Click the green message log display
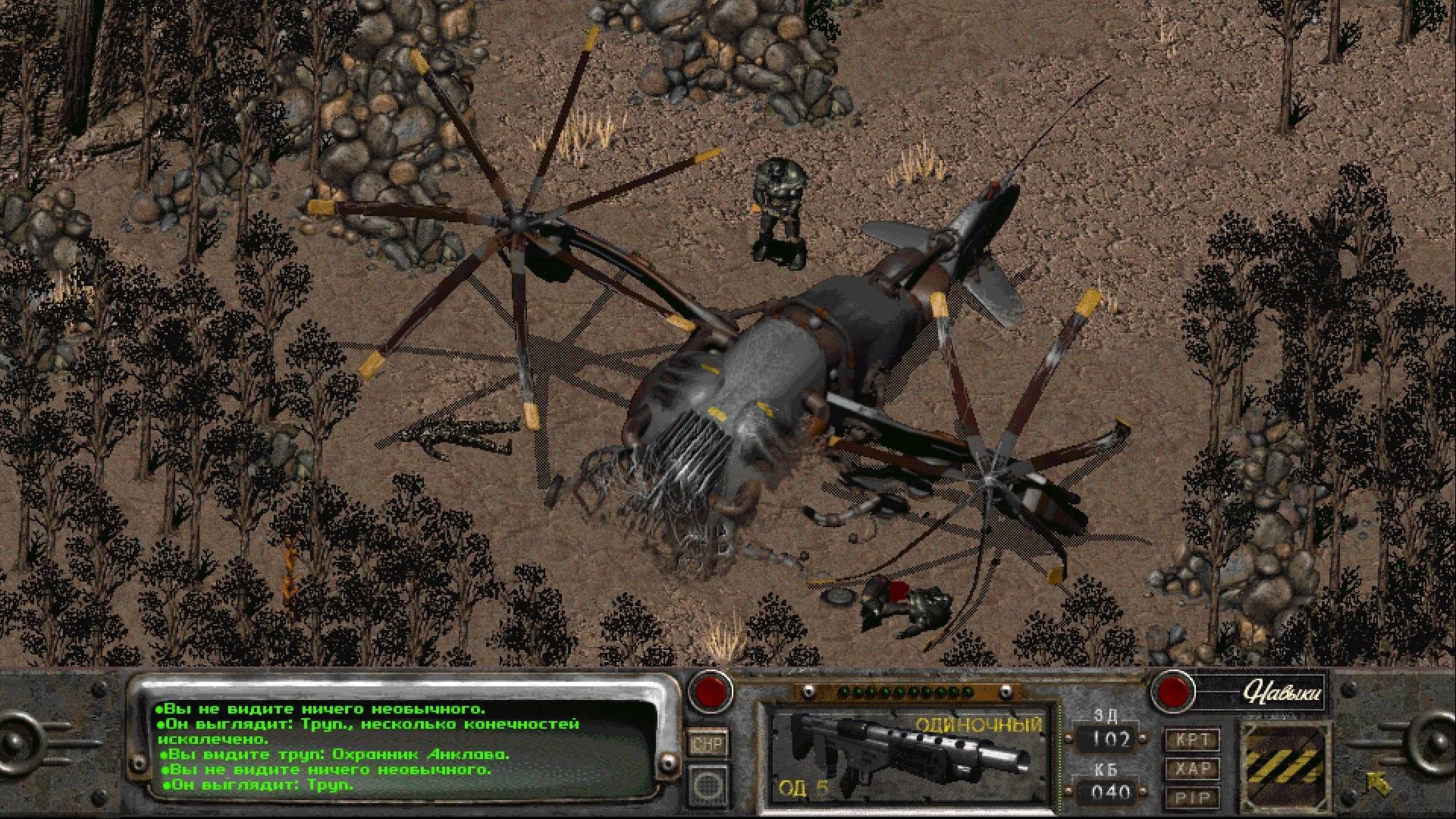The height and width of the screenshot is (819, 1456). [x=394, y=747]
